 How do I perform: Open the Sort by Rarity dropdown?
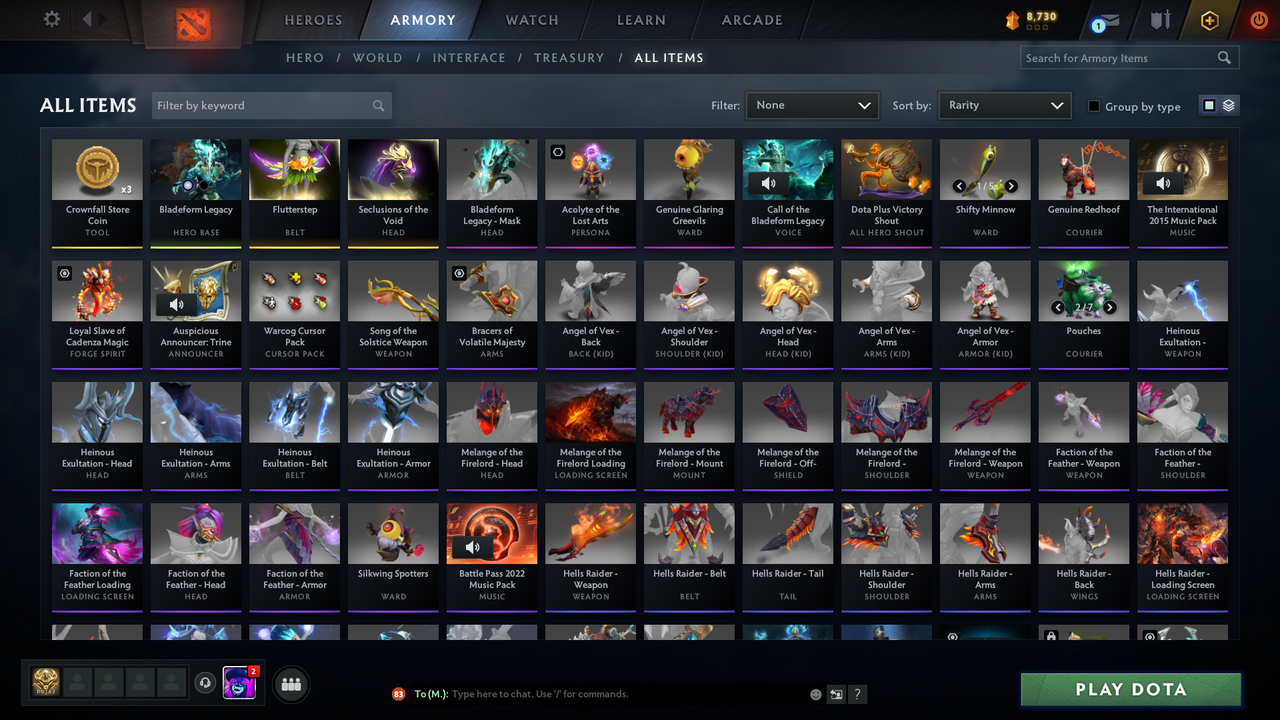coord(1004,105)
